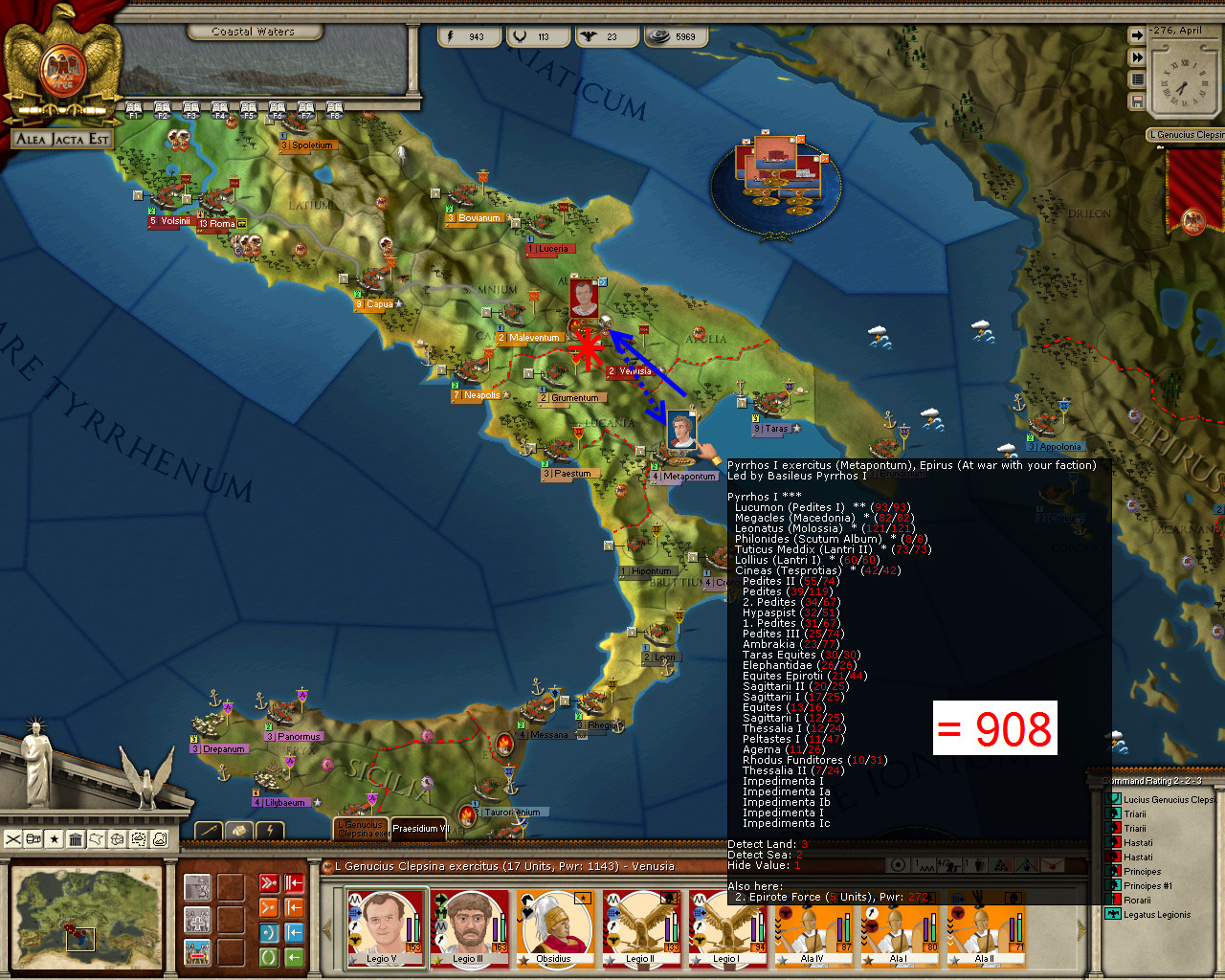The image size is (1225, 980).
Task: Select the orange offensive posture button
Action: coord(269,906)
